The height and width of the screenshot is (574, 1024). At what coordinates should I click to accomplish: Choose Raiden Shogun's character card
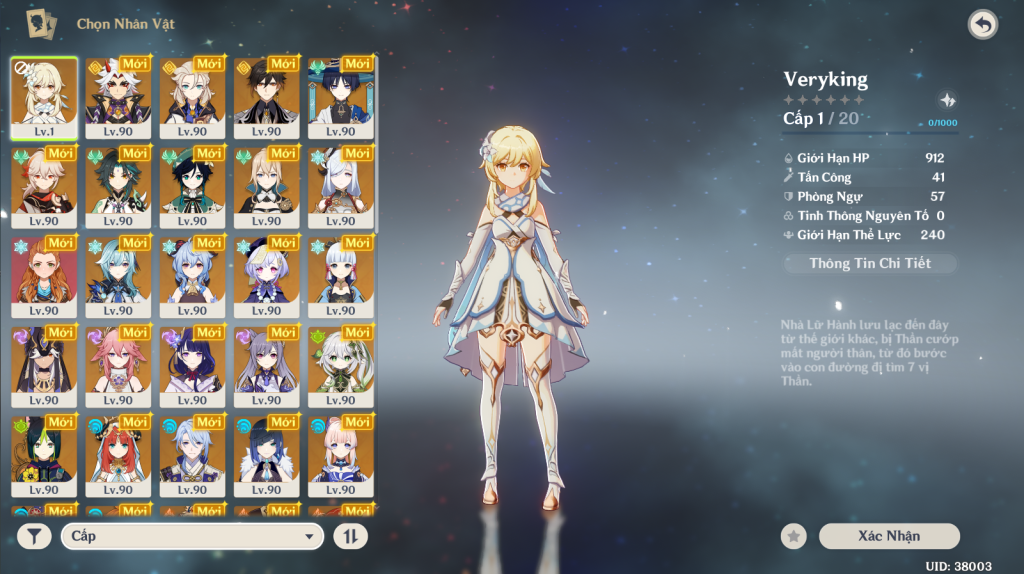pos(192,365)
